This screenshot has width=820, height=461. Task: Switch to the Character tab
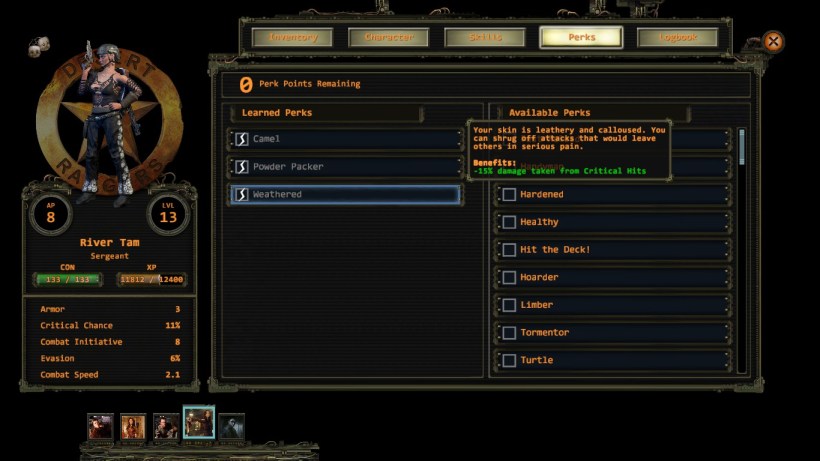click(x=388, y=38)
